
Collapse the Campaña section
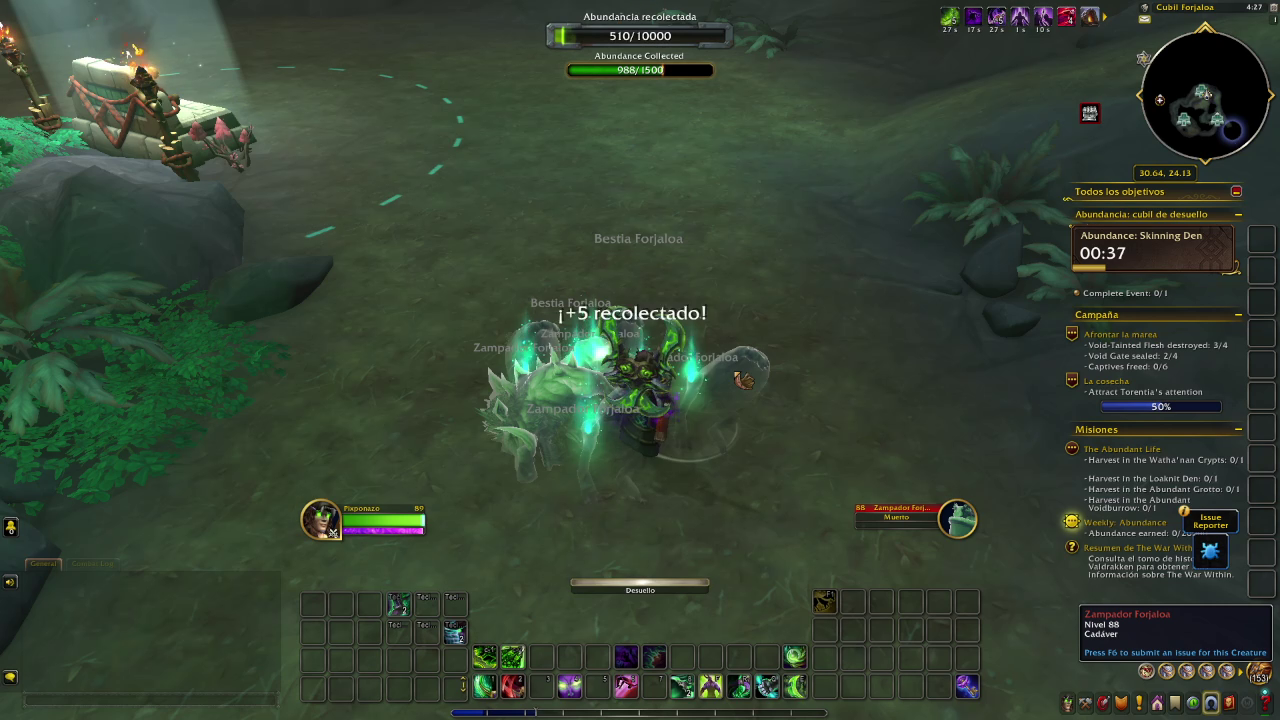(1238, 315)
